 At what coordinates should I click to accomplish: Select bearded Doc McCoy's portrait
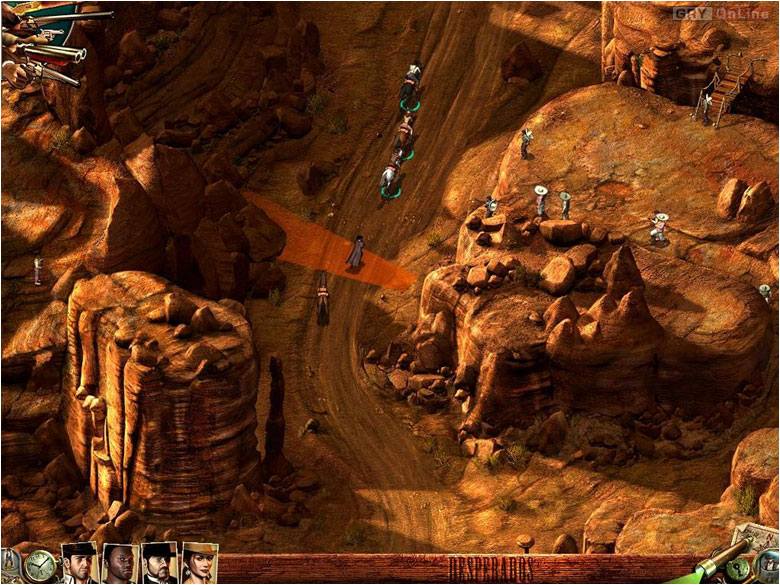[159, 563]
